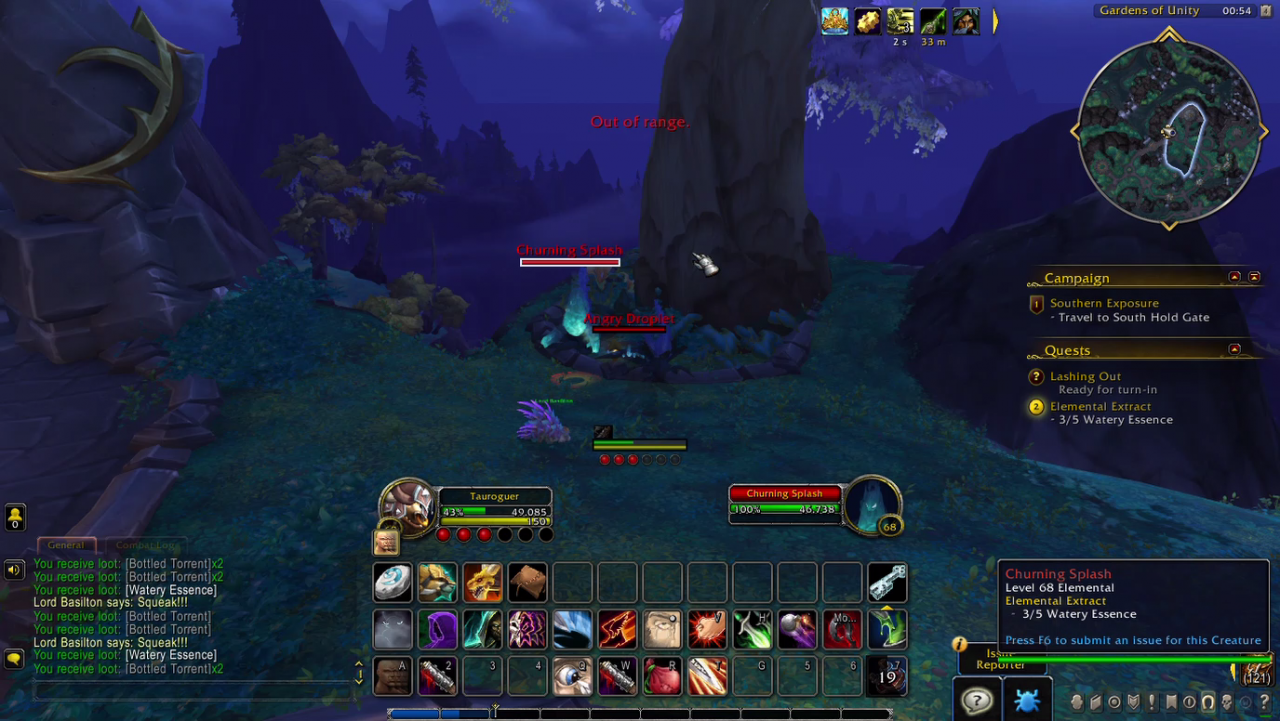This screenshot has width=1280, height=721.
Task: Open the Combat Log chat tab
Action: coord(146,545)
